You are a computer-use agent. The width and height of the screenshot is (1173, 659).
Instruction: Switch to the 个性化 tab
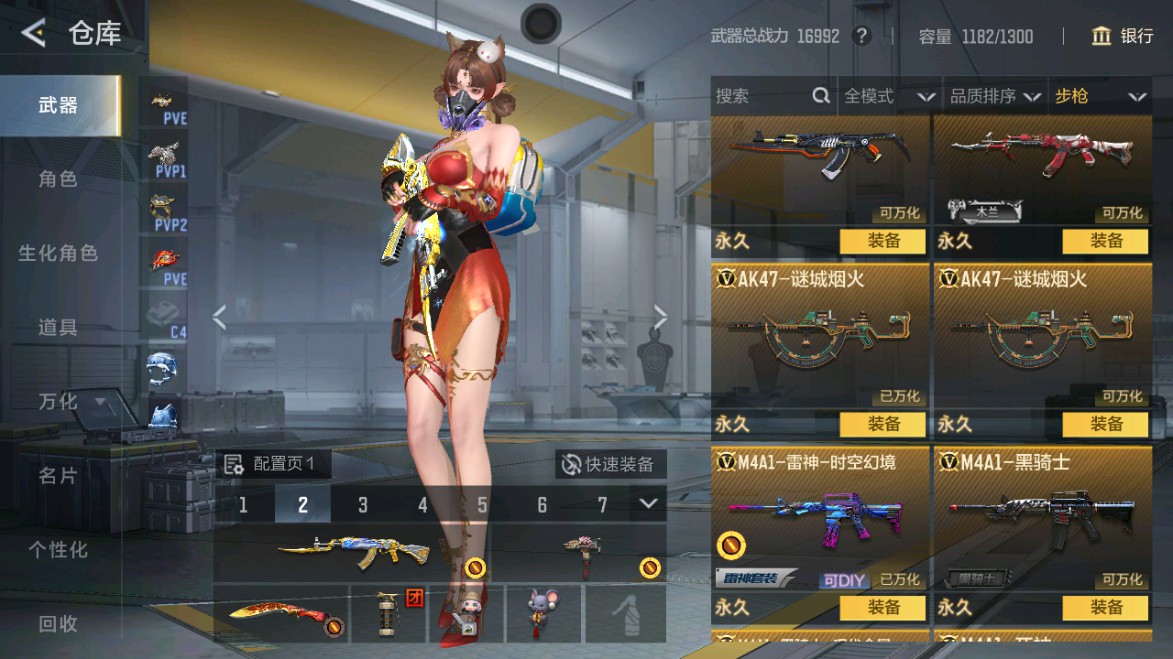pyautogui.click(x=58, y=549)
